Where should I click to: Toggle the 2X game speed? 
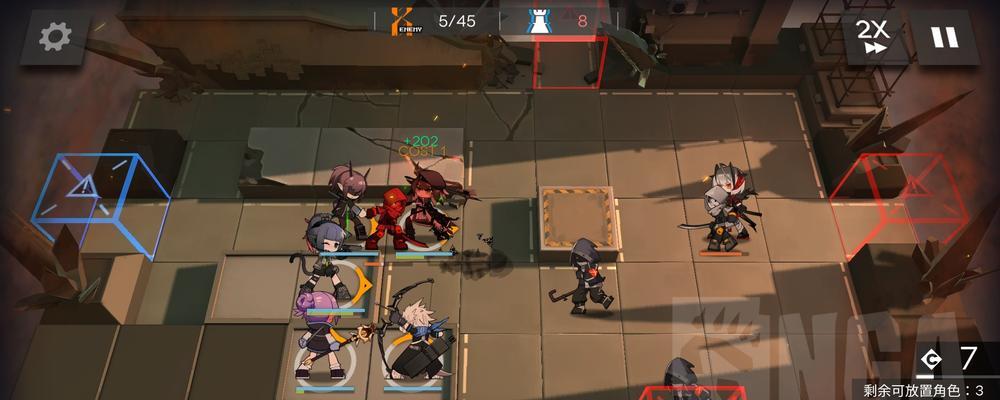click(873, 37)
